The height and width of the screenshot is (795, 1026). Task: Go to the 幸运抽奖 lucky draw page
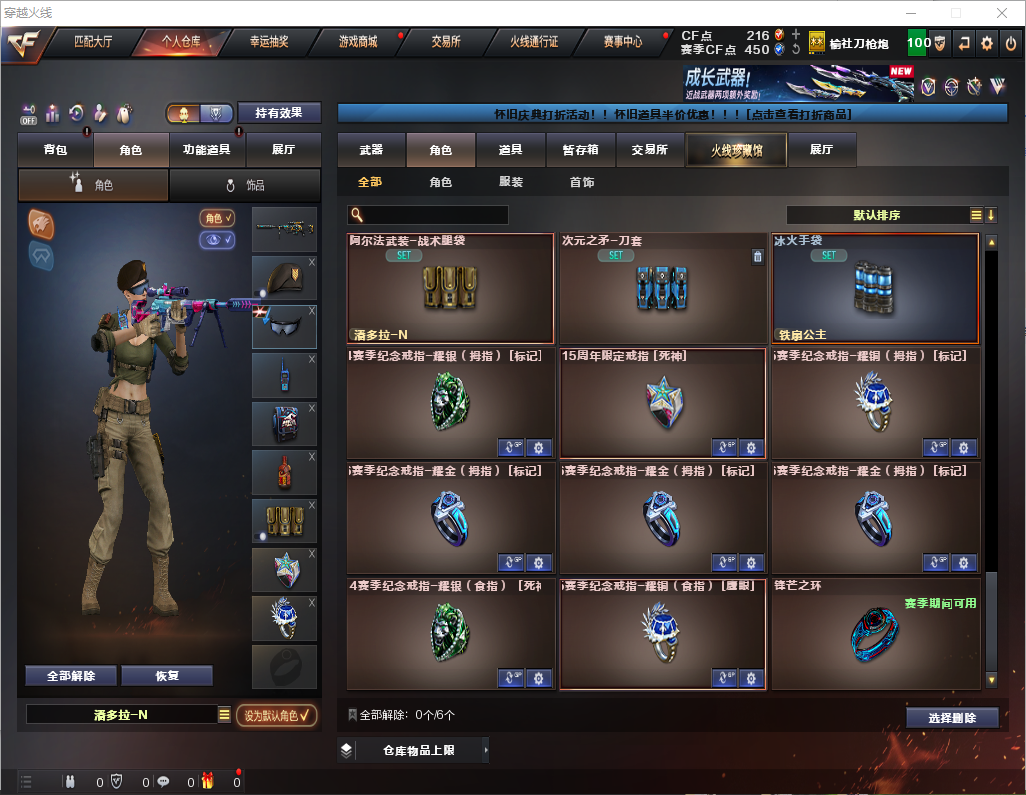click(268, 42)
